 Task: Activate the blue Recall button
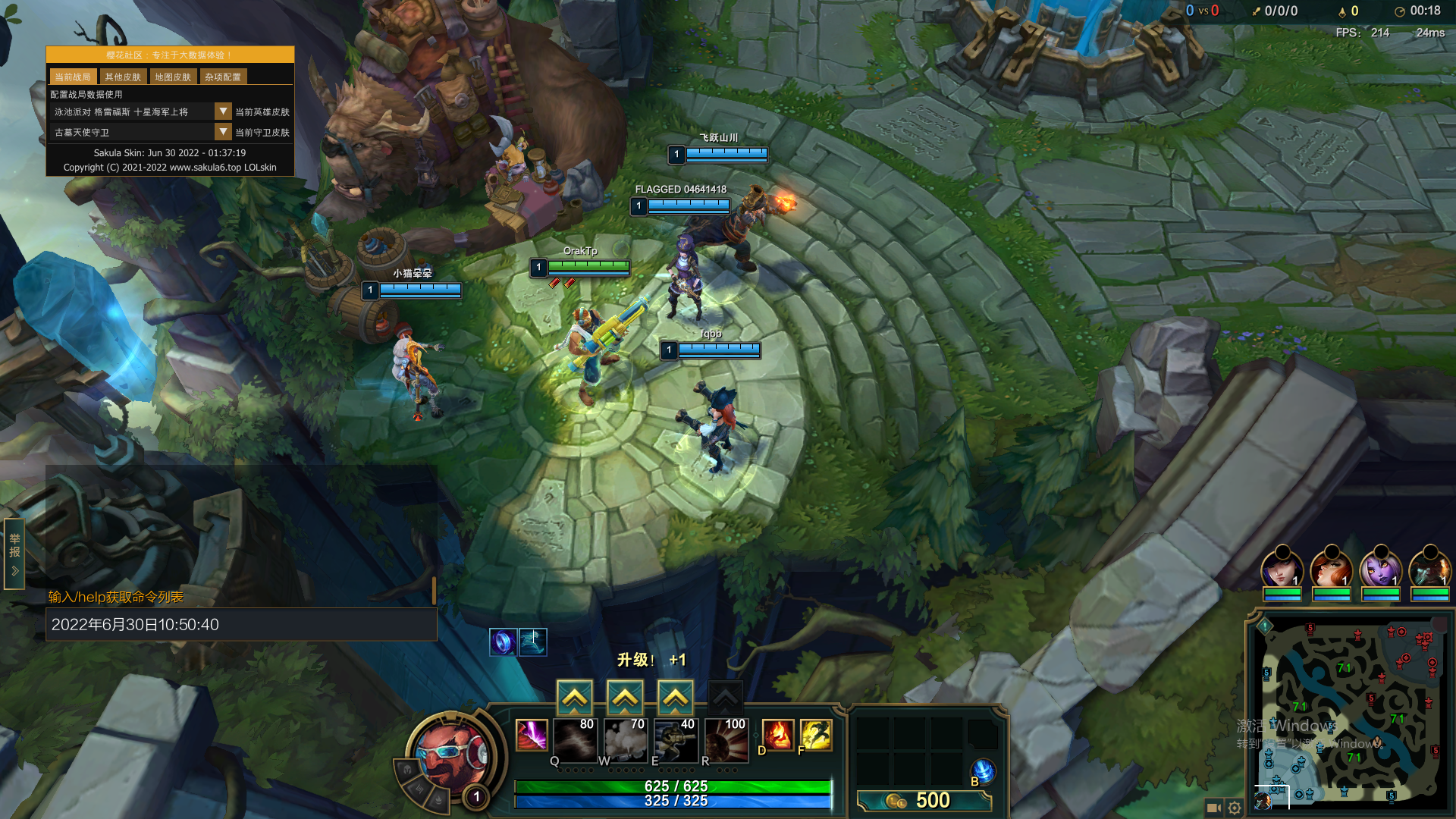point(983,771)
